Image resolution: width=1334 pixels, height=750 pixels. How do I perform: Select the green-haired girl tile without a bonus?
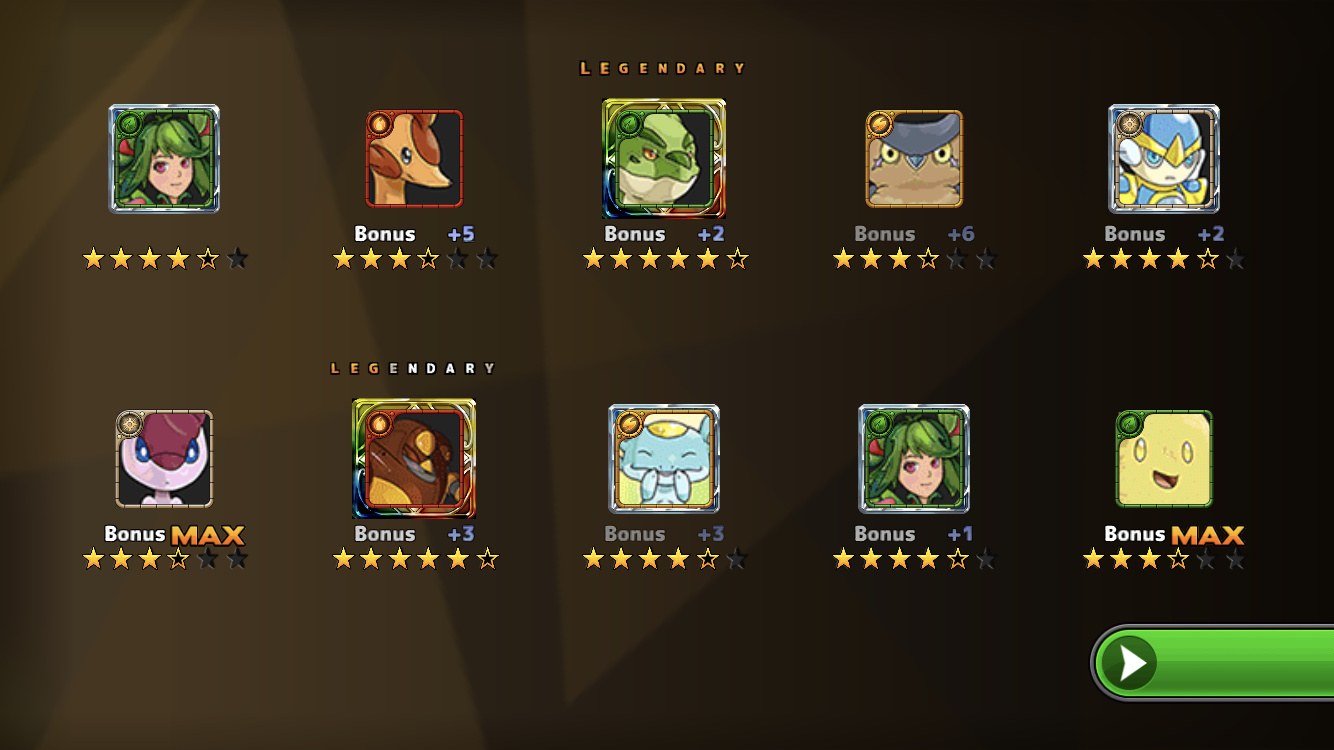(x=164, y=159)
